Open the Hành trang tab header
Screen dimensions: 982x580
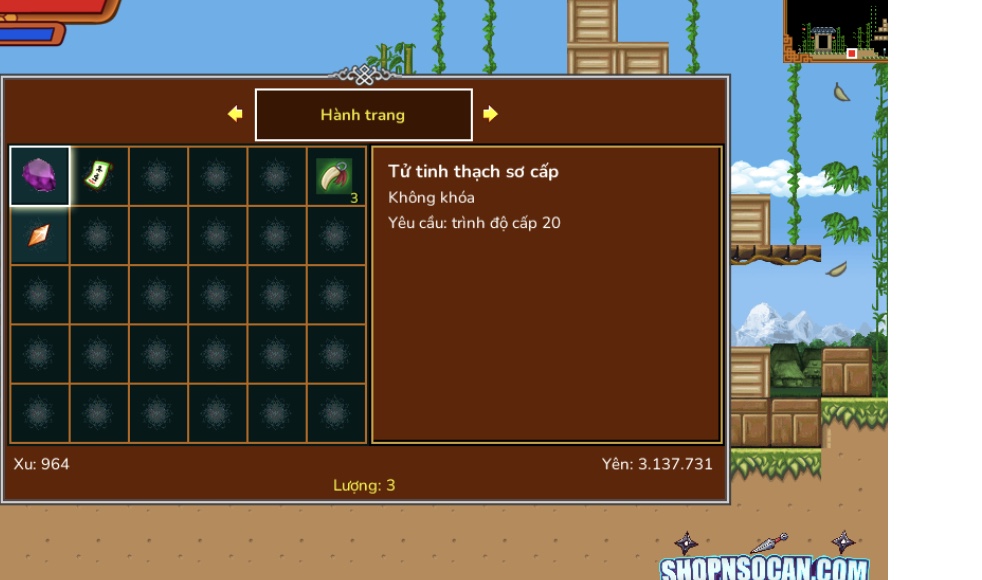363,115
